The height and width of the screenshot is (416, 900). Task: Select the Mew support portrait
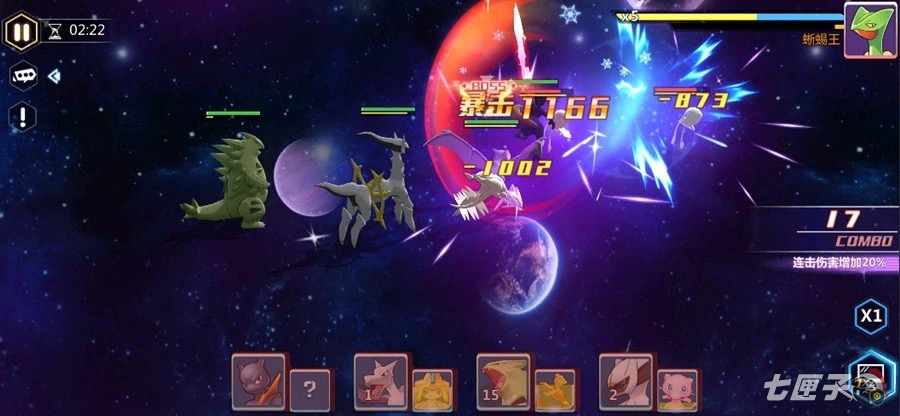(678, 389)
